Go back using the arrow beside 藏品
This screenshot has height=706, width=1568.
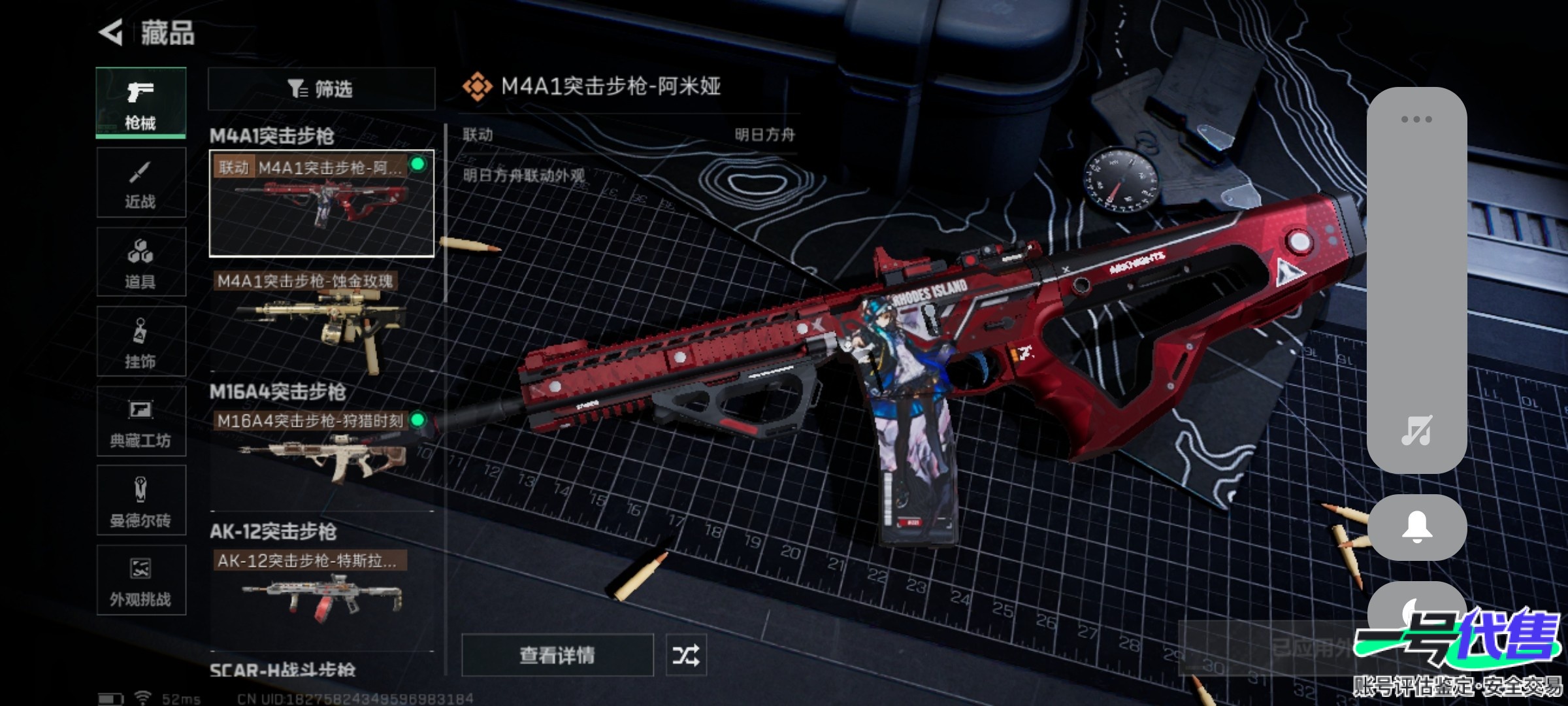coord(112,32)
